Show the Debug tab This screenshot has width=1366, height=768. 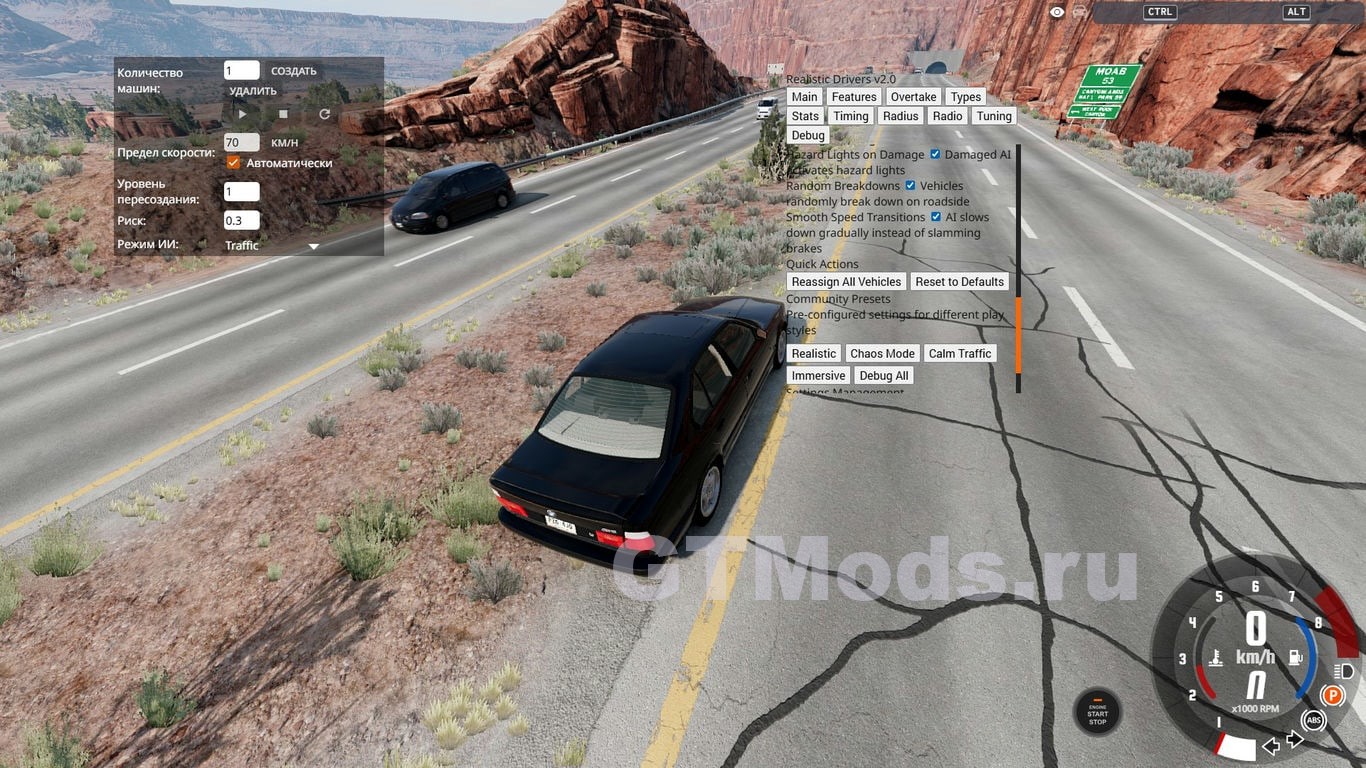[808, 135]
